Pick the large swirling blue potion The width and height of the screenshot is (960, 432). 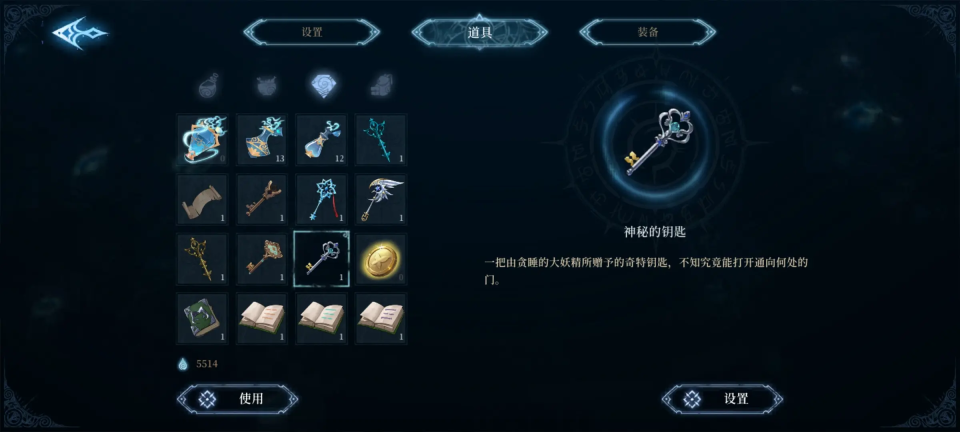202,139
